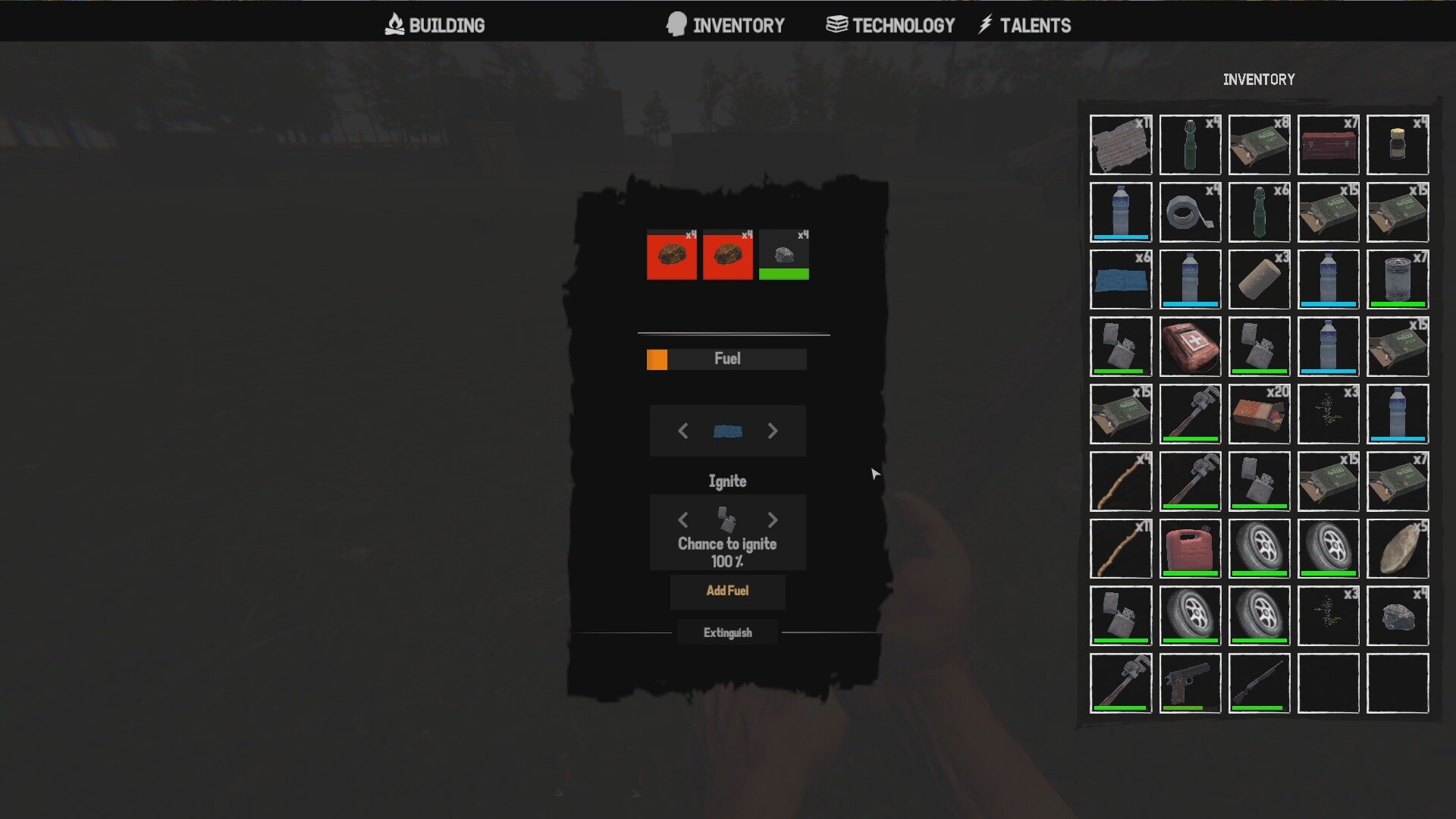Click the right arrow to change fuel type
1456x819 pixels.
click(773, 431)
